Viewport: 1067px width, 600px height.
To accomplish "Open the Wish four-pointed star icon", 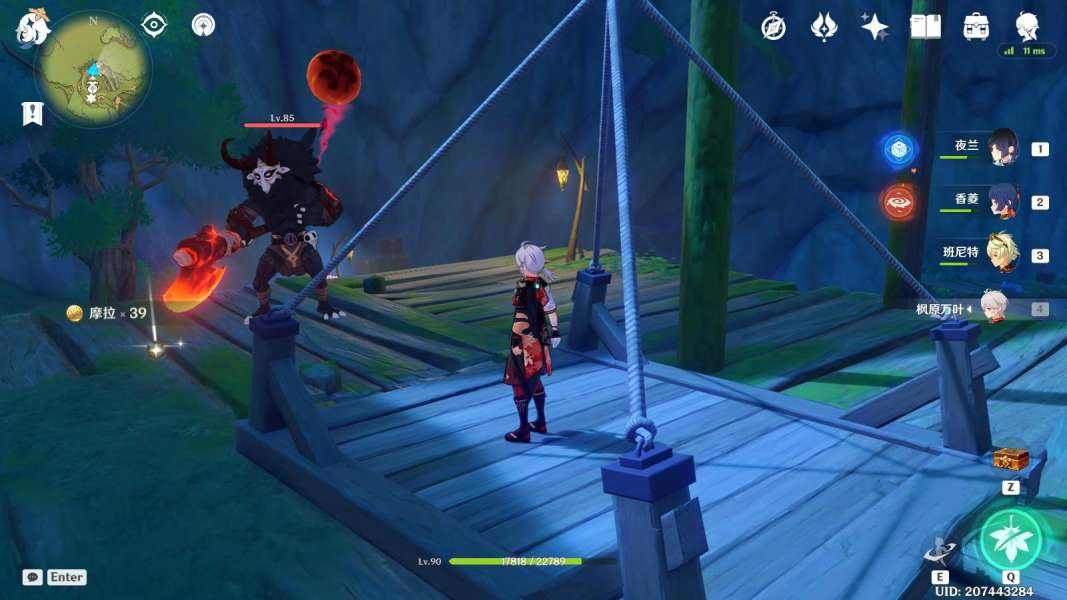I will (x=874, y=27).
